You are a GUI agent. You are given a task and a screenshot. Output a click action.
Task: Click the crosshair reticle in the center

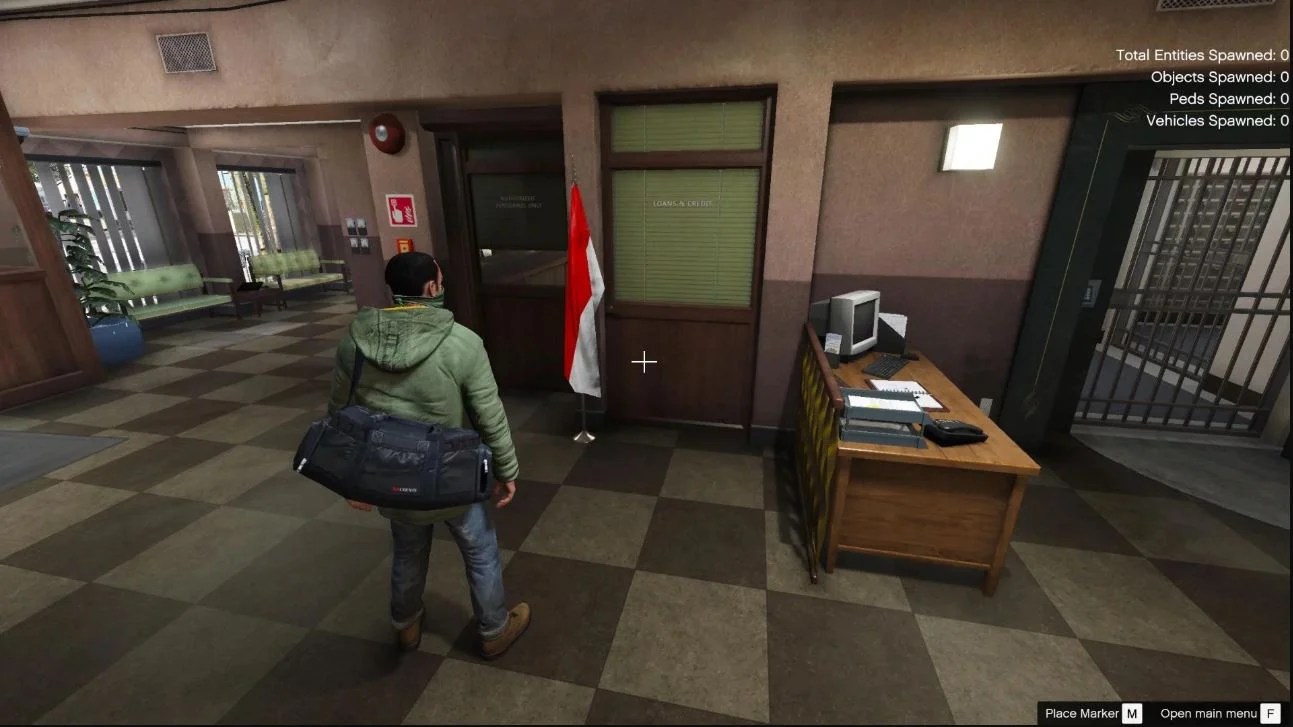click(644, 361)
